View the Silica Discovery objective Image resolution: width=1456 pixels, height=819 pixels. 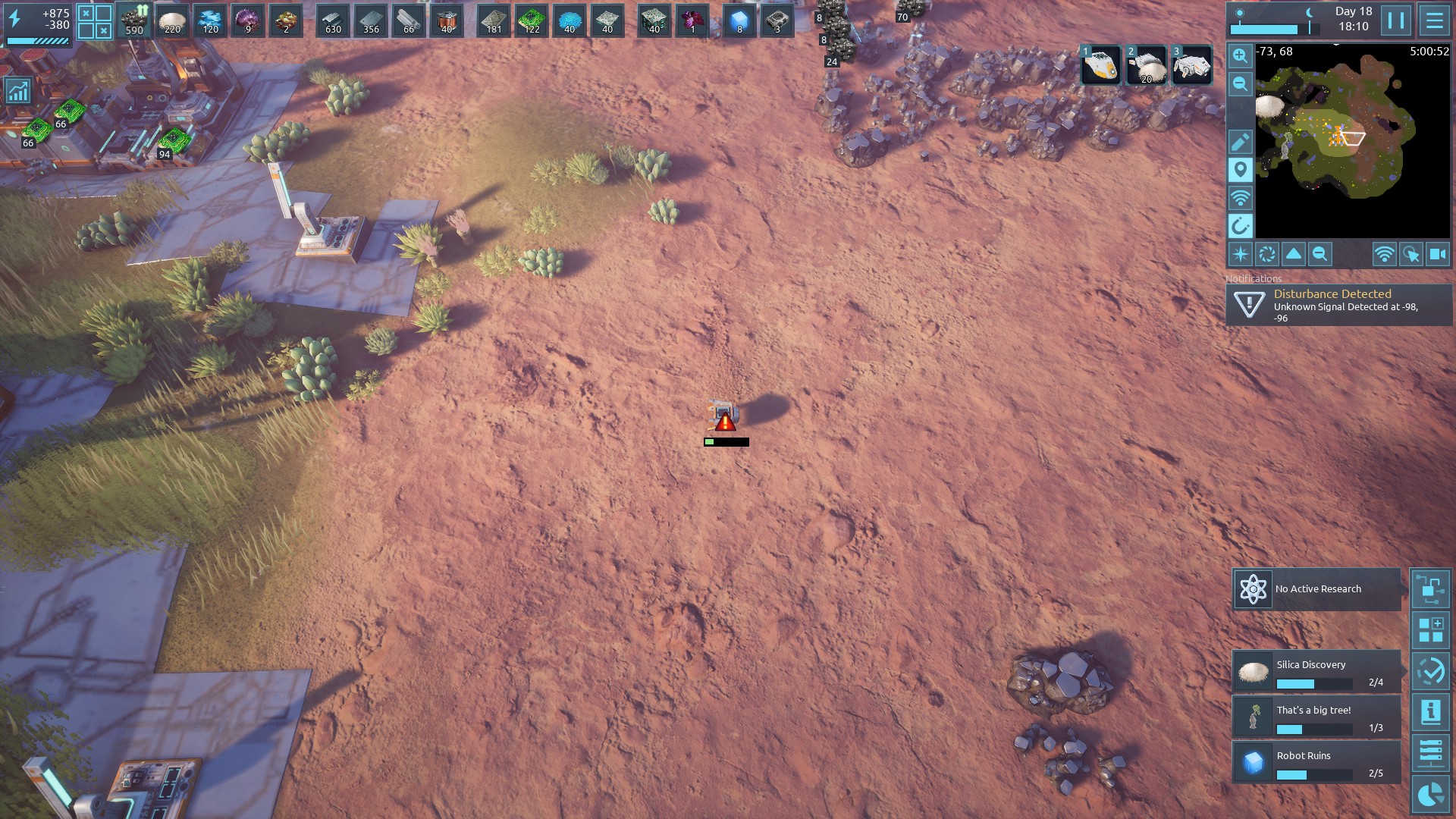(x=1316, y=672)
